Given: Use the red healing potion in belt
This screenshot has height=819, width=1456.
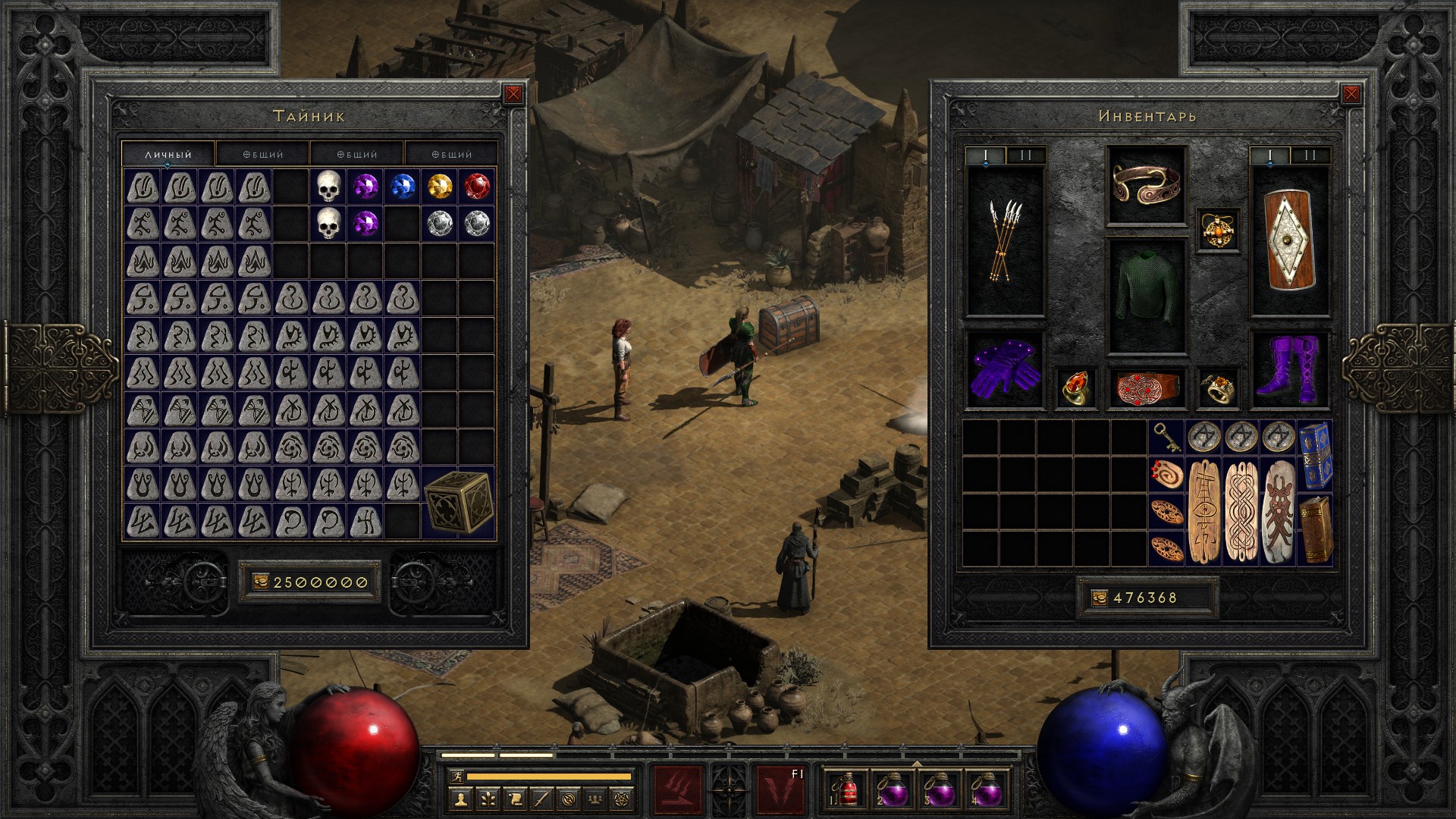Looking at the screenshot, I should point(846,789).
